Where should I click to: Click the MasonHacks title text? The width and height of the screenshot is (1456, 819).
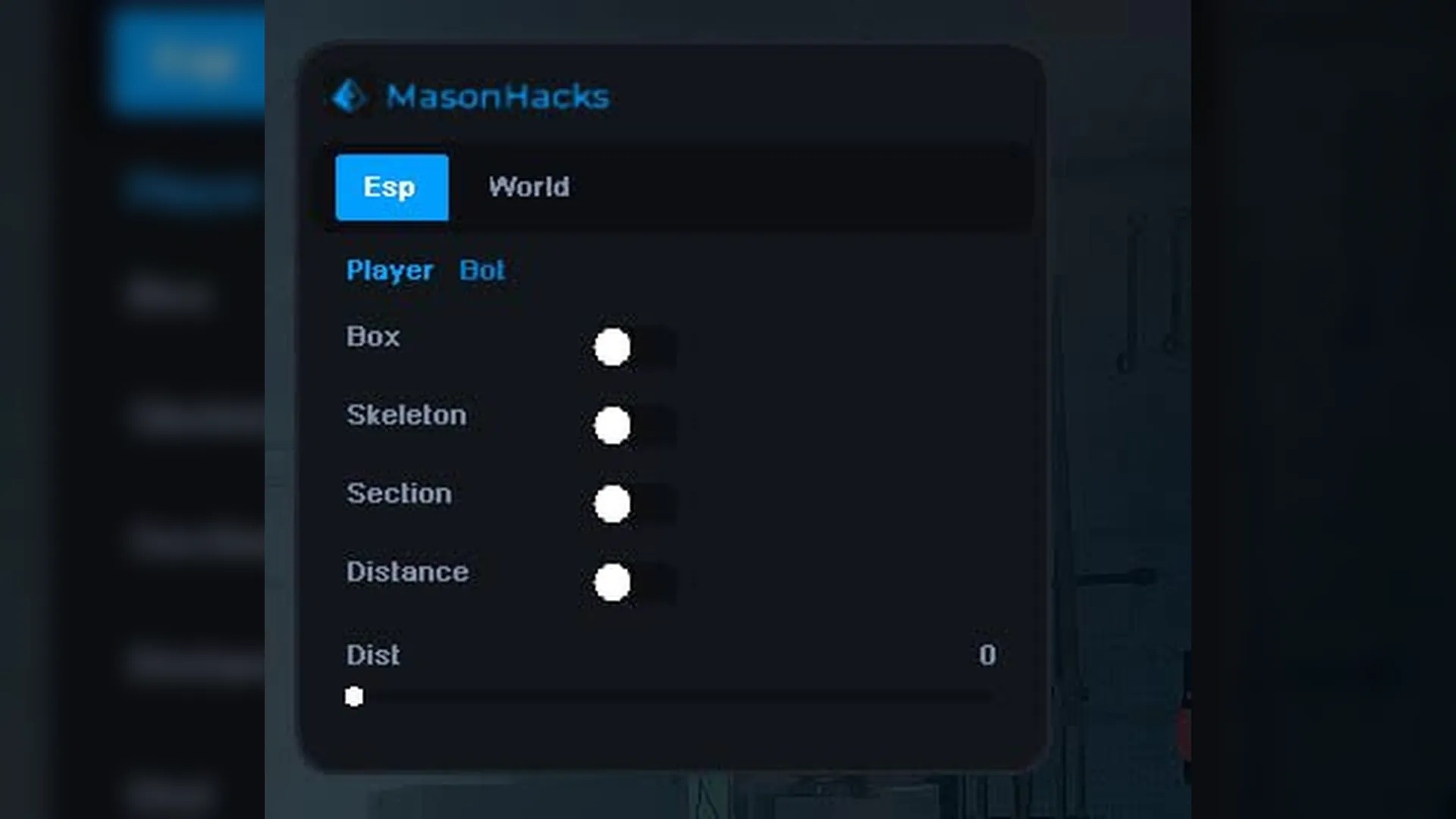(x=498, y=96)
